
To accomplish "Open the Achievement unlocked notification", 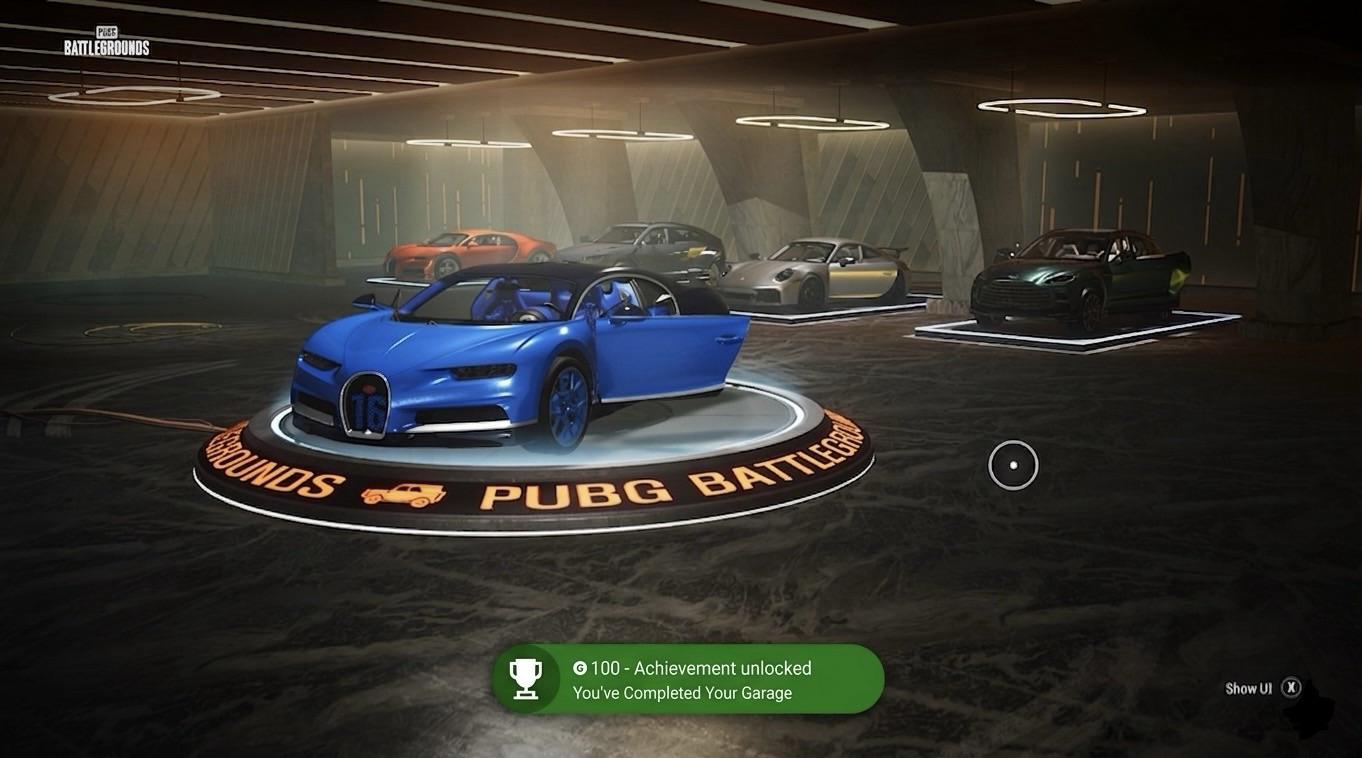I will tap(688, 679).
